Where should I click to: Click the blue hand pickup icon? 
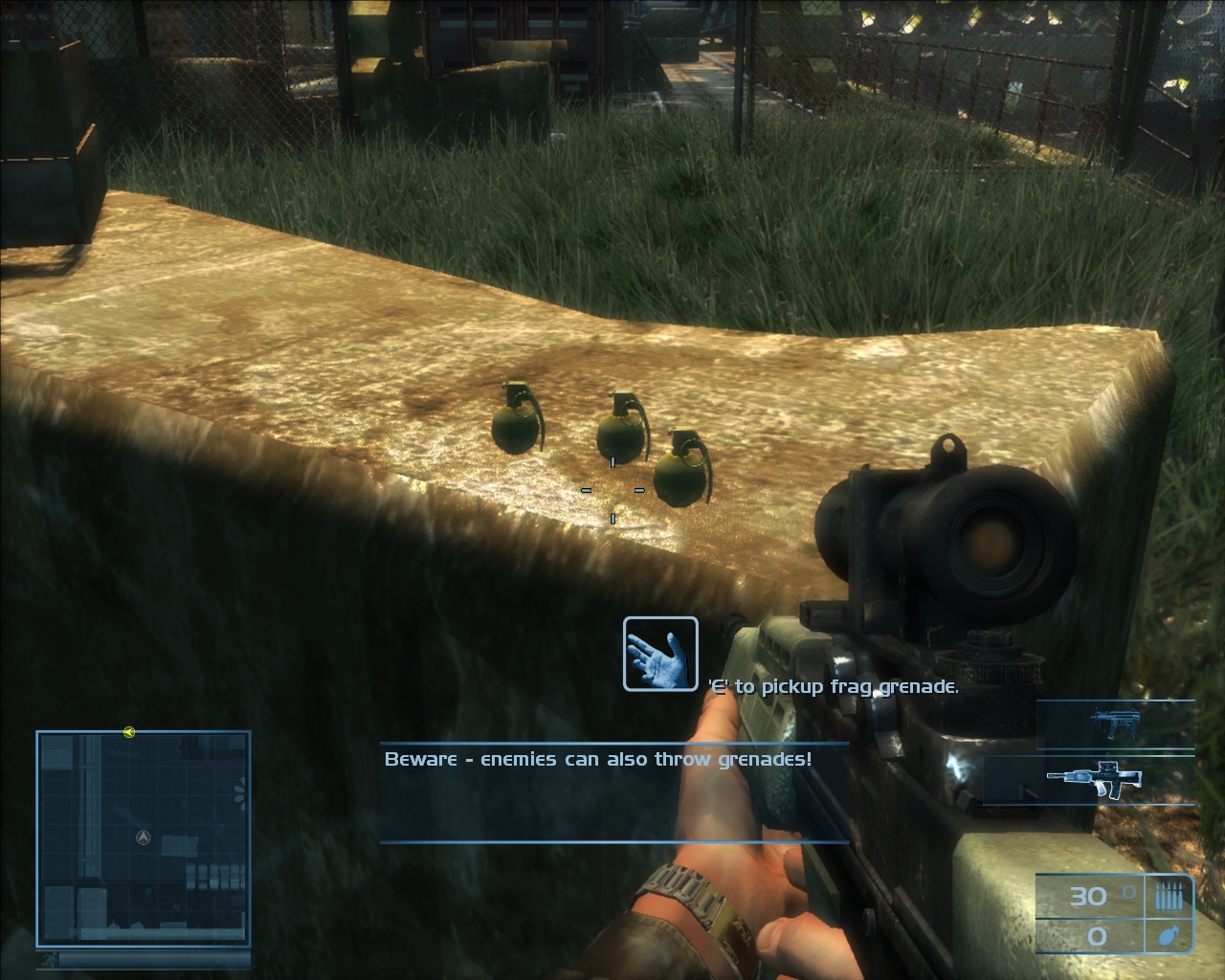660,654
